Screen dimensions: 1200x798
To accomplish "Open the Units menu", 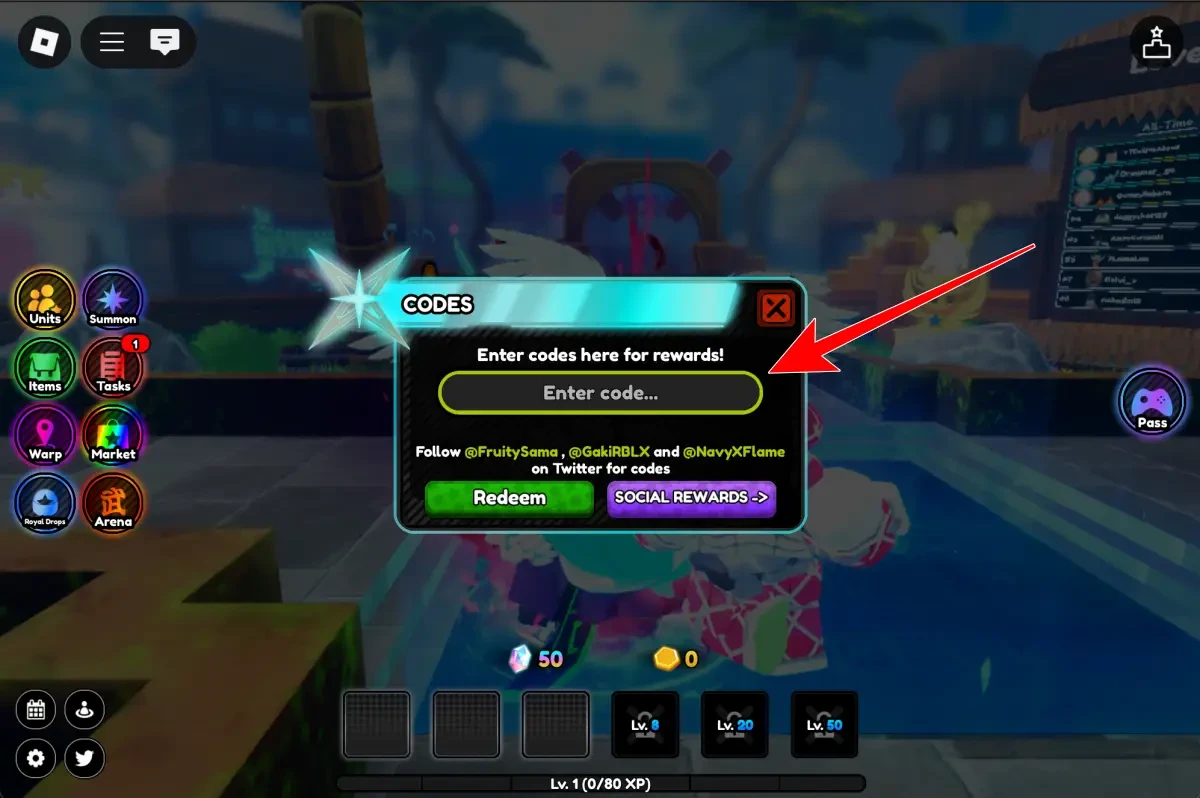I will (x=45, y=300).
